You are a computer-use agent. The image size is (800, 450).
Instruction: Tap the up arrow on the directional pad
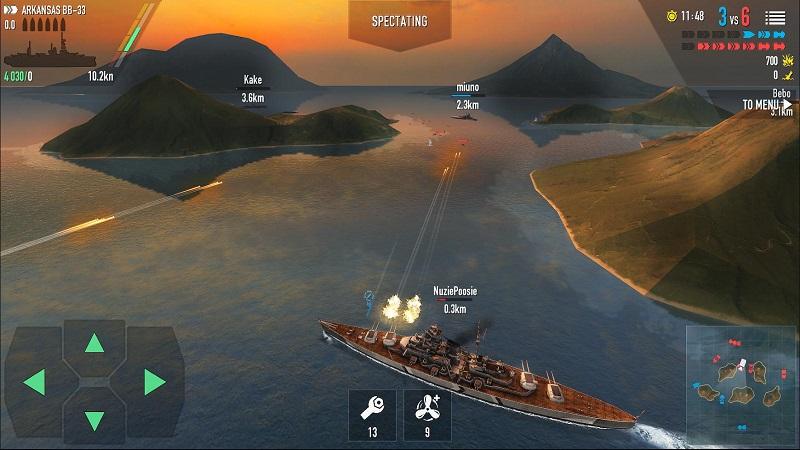click(x=94, y=345)
